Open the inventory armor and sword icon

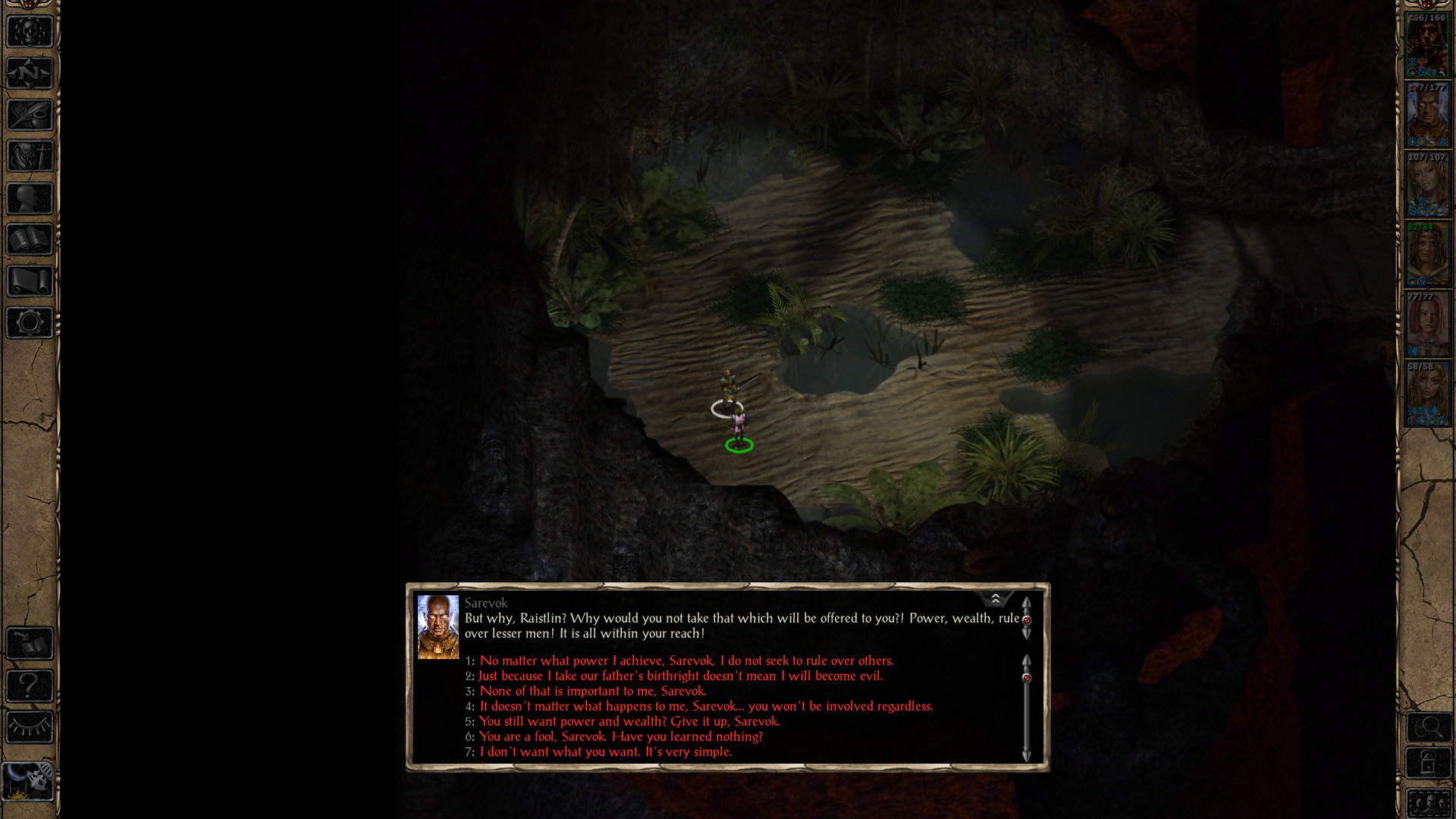pos(30,157)
